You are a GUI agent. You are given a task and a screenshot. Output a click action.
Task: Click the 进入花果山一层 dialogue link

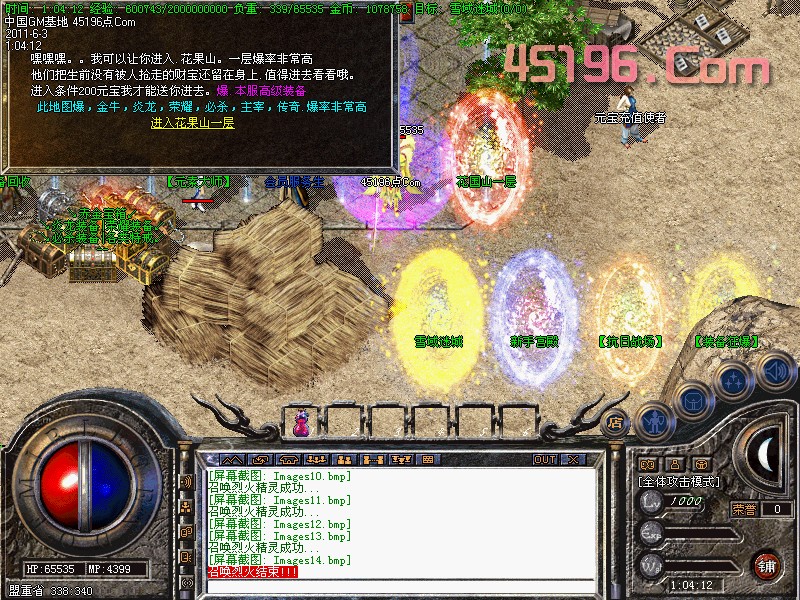point(192,123)
